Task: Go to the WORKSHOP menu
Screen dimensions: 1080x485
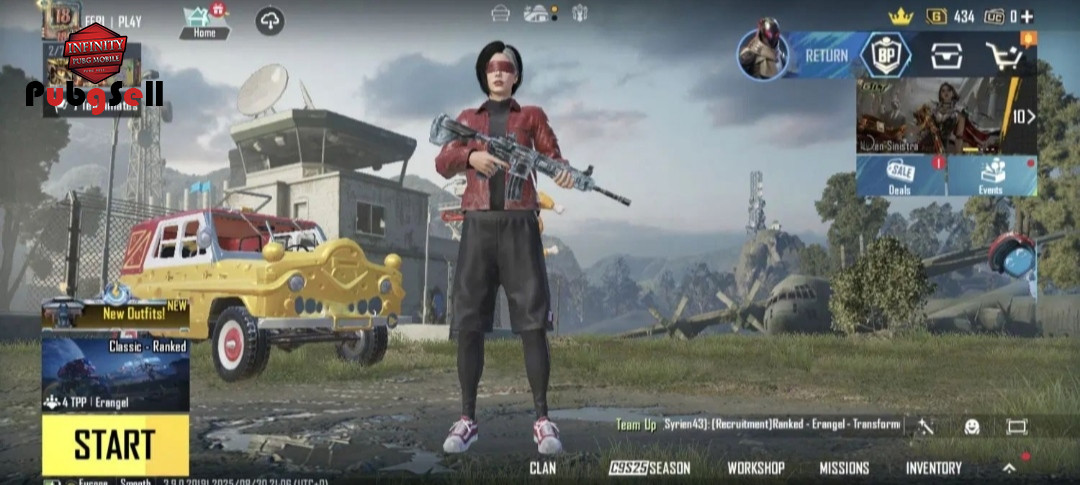Action: point(755,468)
